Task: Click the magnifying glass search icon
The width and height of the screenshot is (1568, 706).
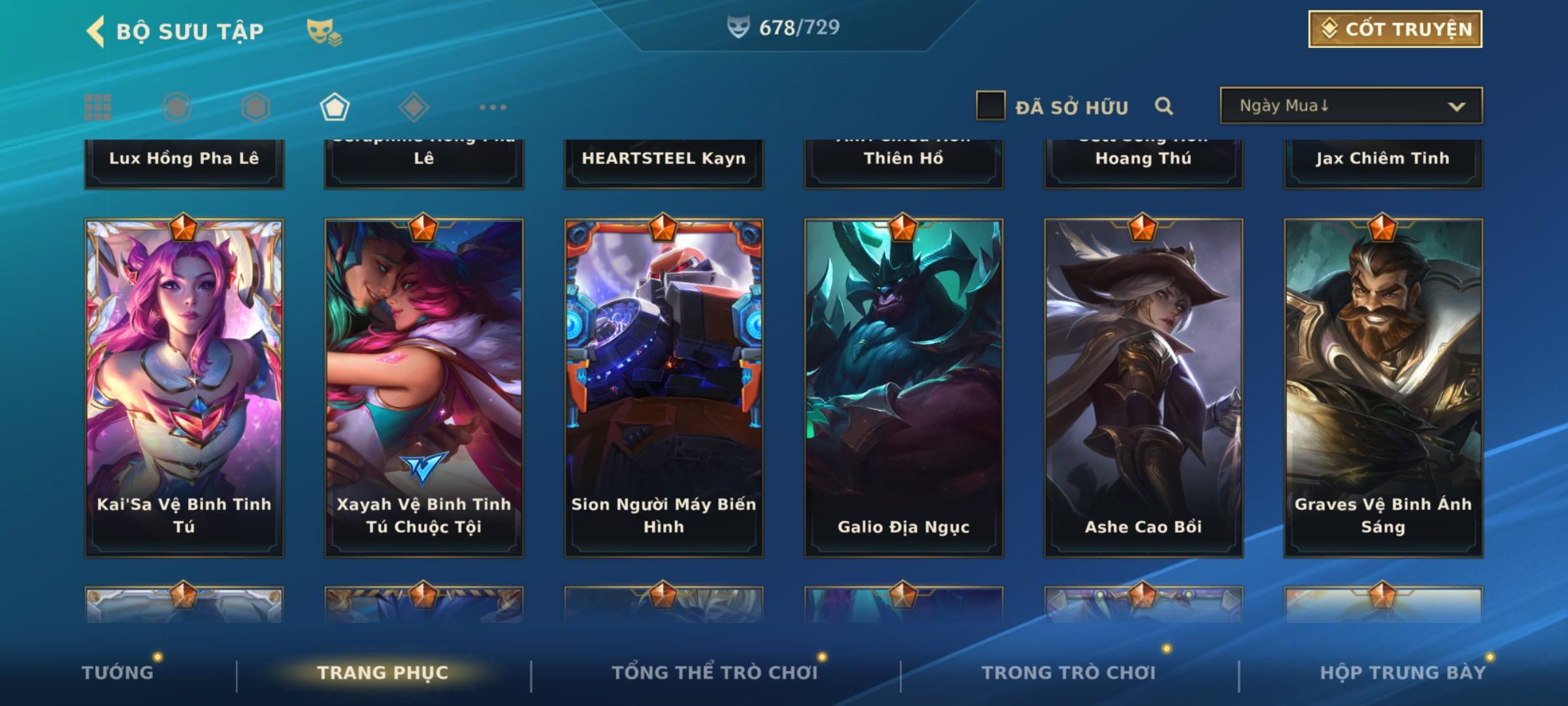Action: 1164,106
